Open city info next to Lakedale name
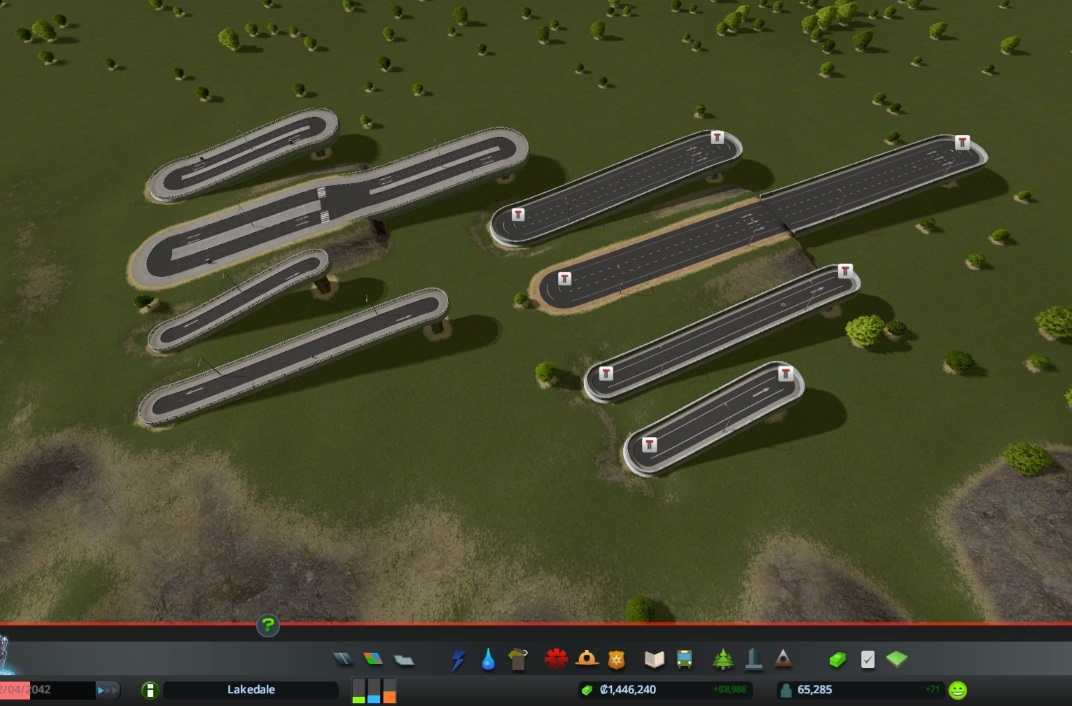The image size is (1072, 706). tap(150, 690)
